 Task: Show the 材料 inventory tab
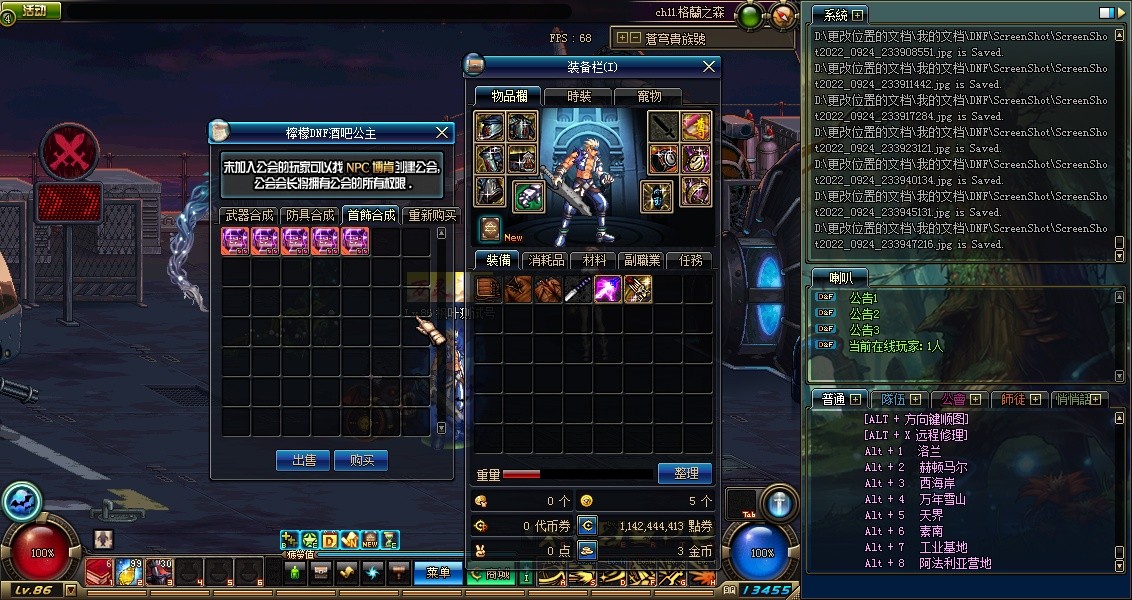pos(595,260)
